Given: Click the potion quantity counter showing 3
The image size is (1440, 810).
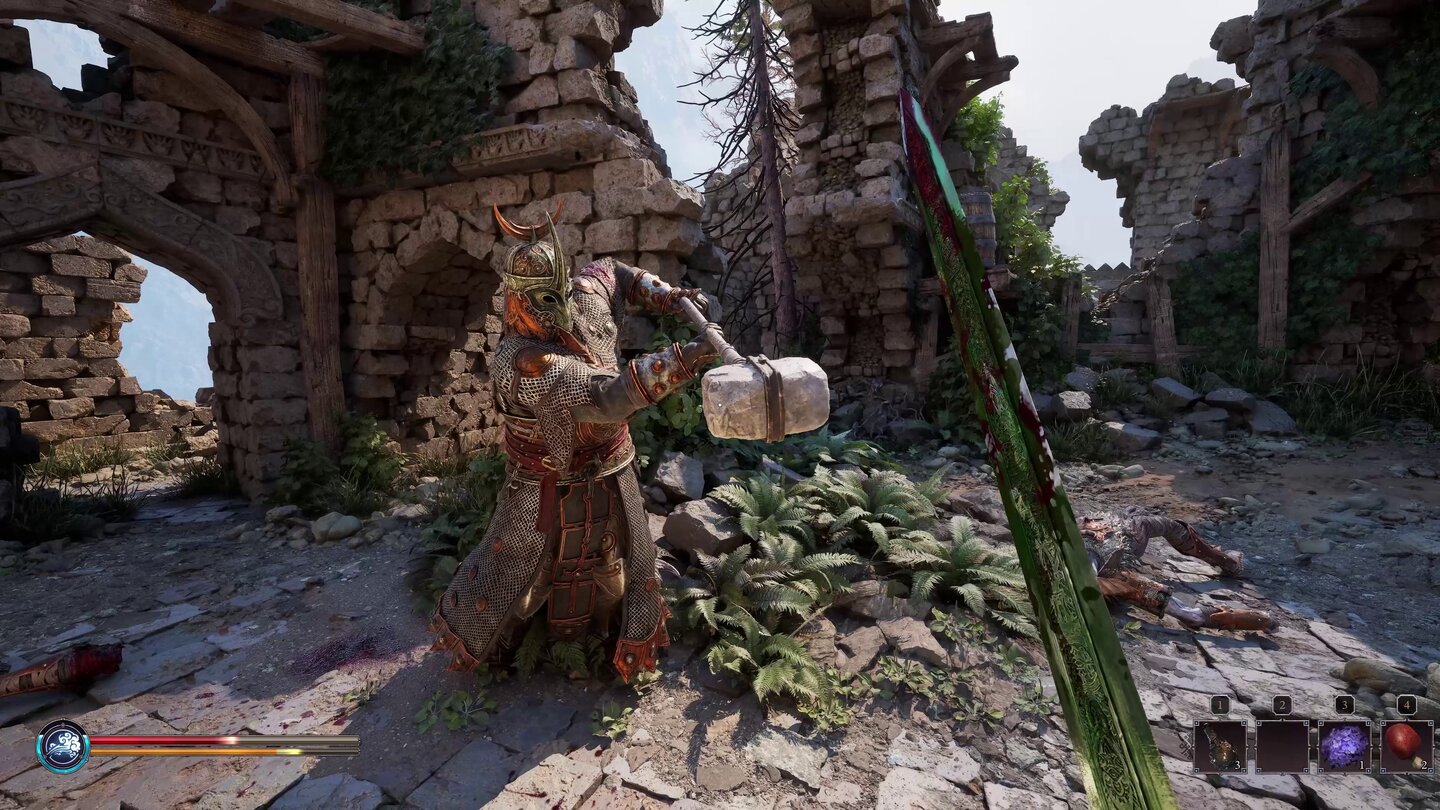Looking at the screenshot, I should 1238,765.
